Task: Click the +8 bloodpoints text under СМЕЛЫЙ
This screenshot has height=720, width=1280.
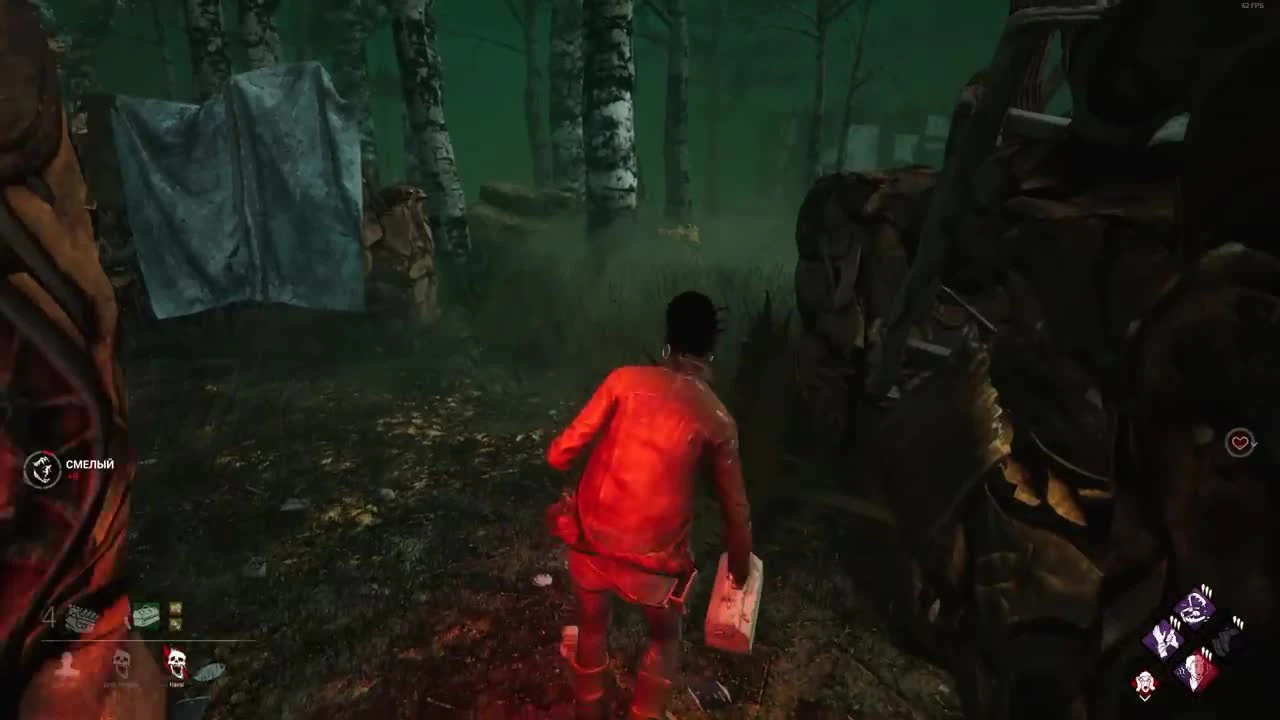Action: tap(72, 476)
